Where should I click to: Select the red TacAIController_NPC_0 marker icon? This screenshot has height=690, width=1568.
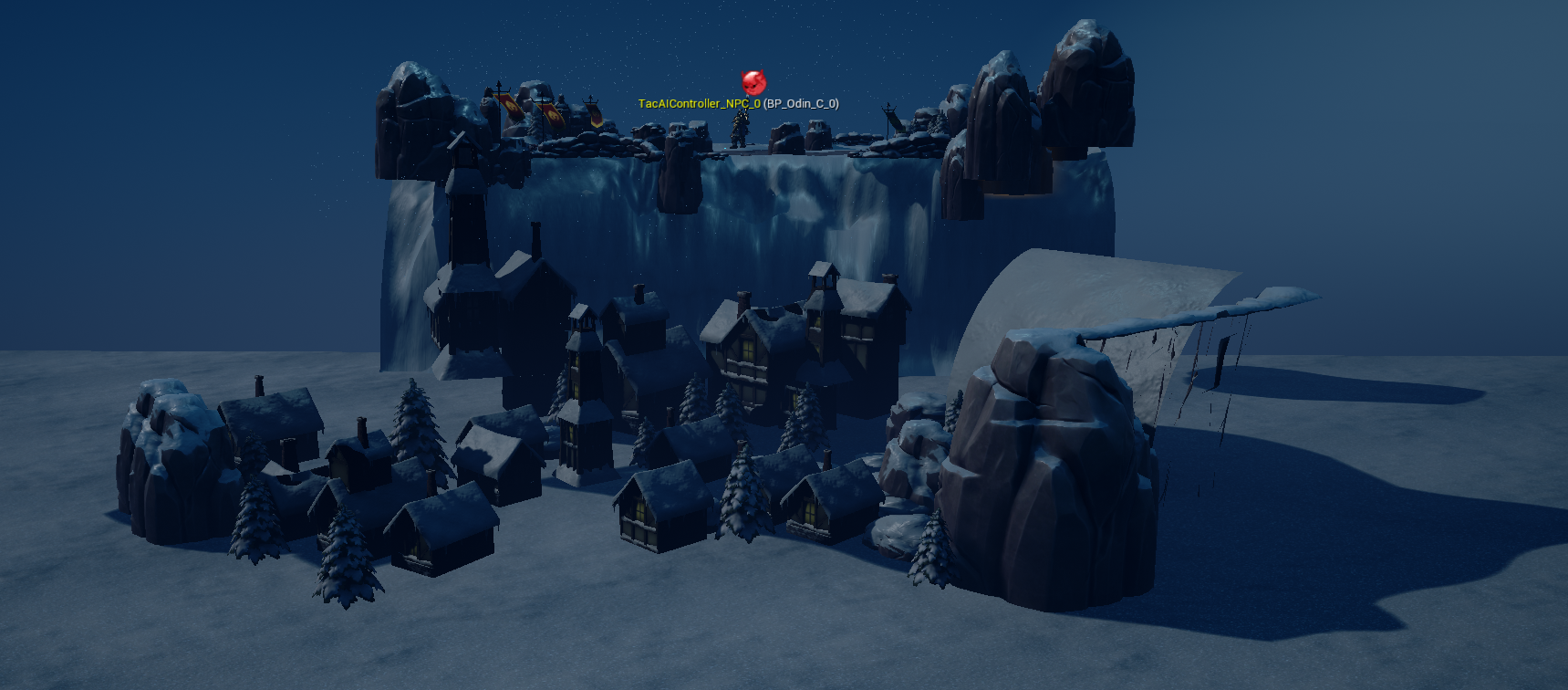[753, 82]
